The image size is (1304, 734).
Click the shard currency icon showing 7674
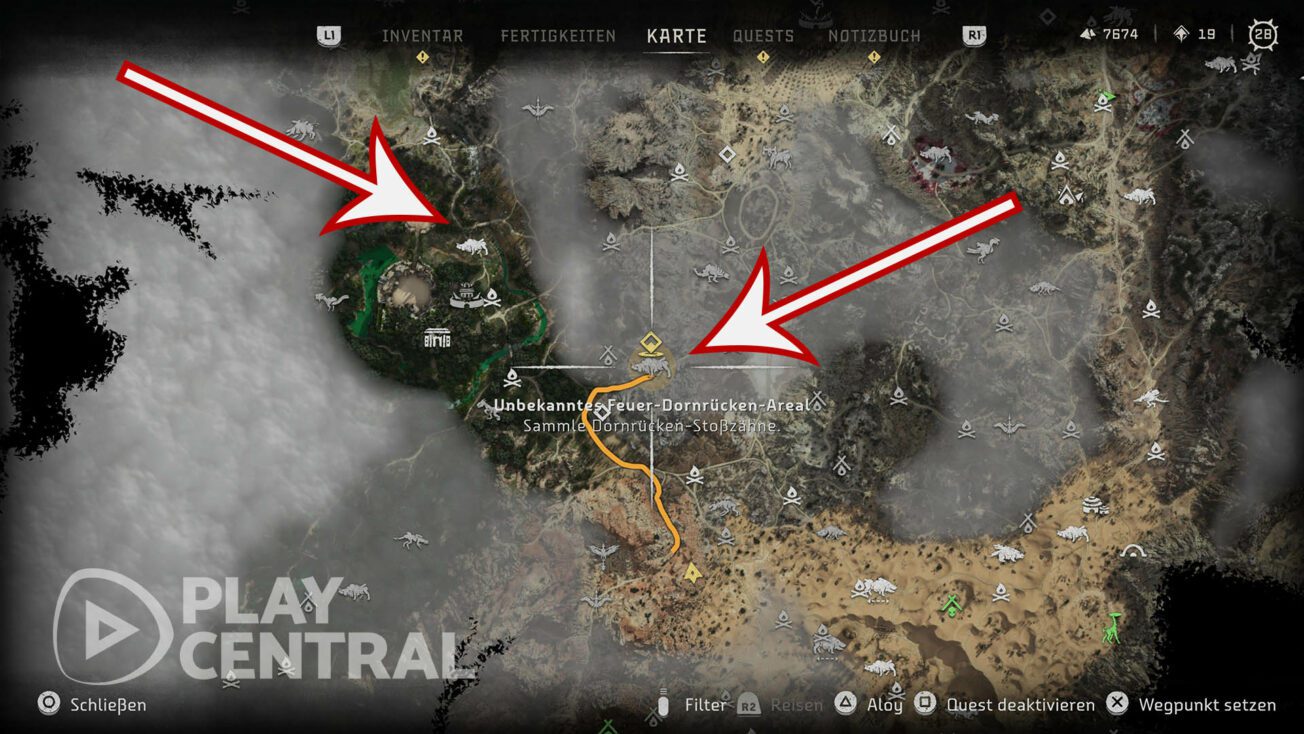click(x=1086, y=31)
